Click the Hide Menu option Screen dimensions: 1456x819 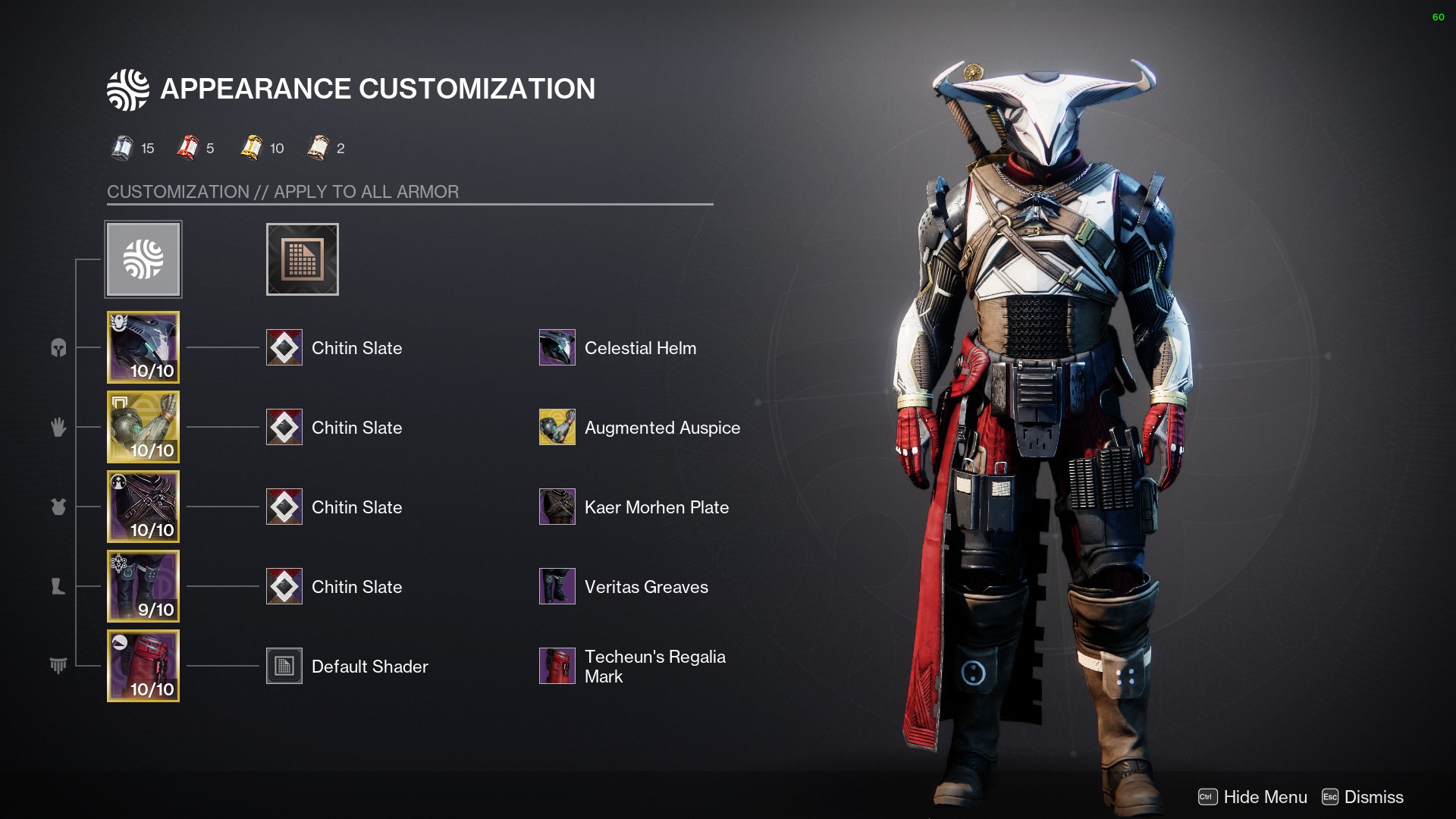(1253, 797)
